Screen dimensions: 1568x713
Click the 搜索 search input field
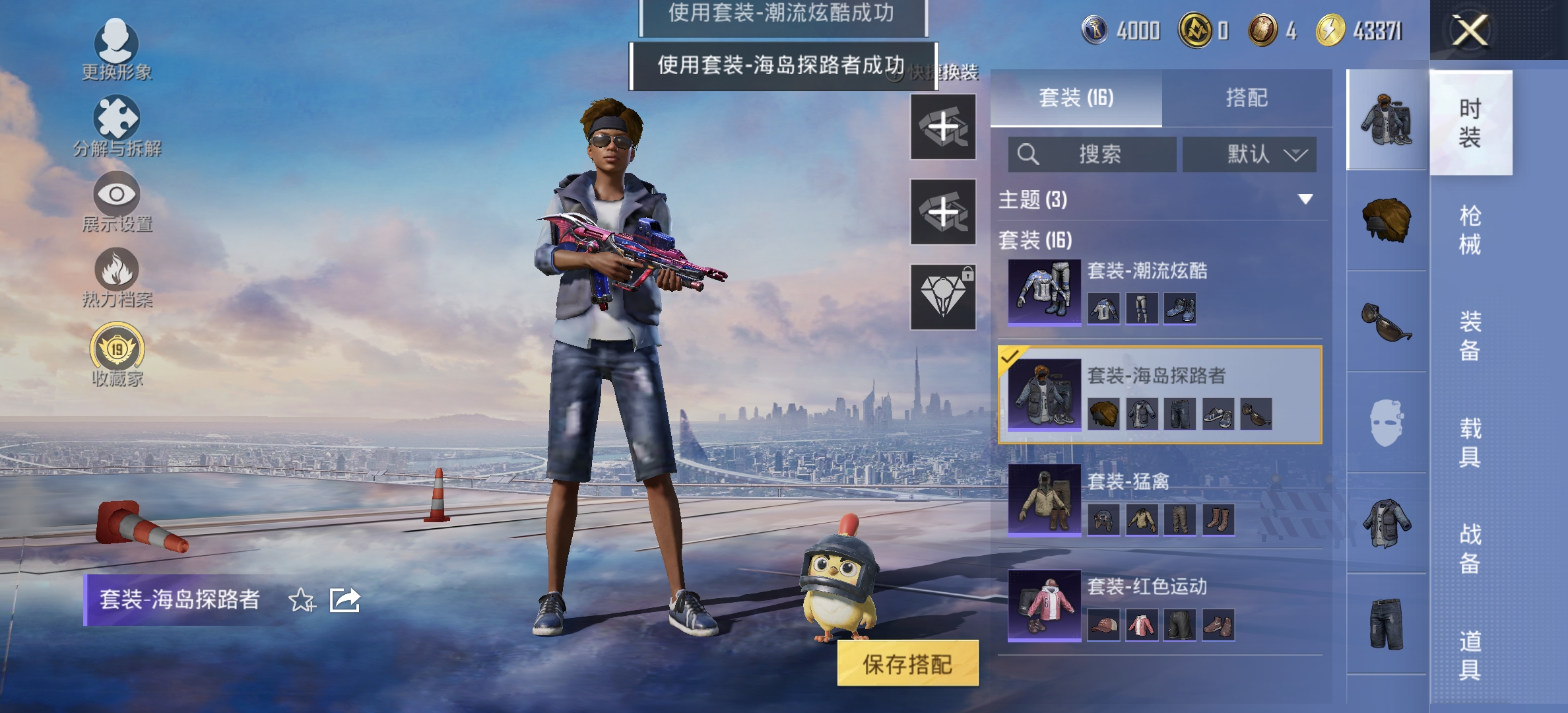pyautogui.click(x=1092, y=154)
